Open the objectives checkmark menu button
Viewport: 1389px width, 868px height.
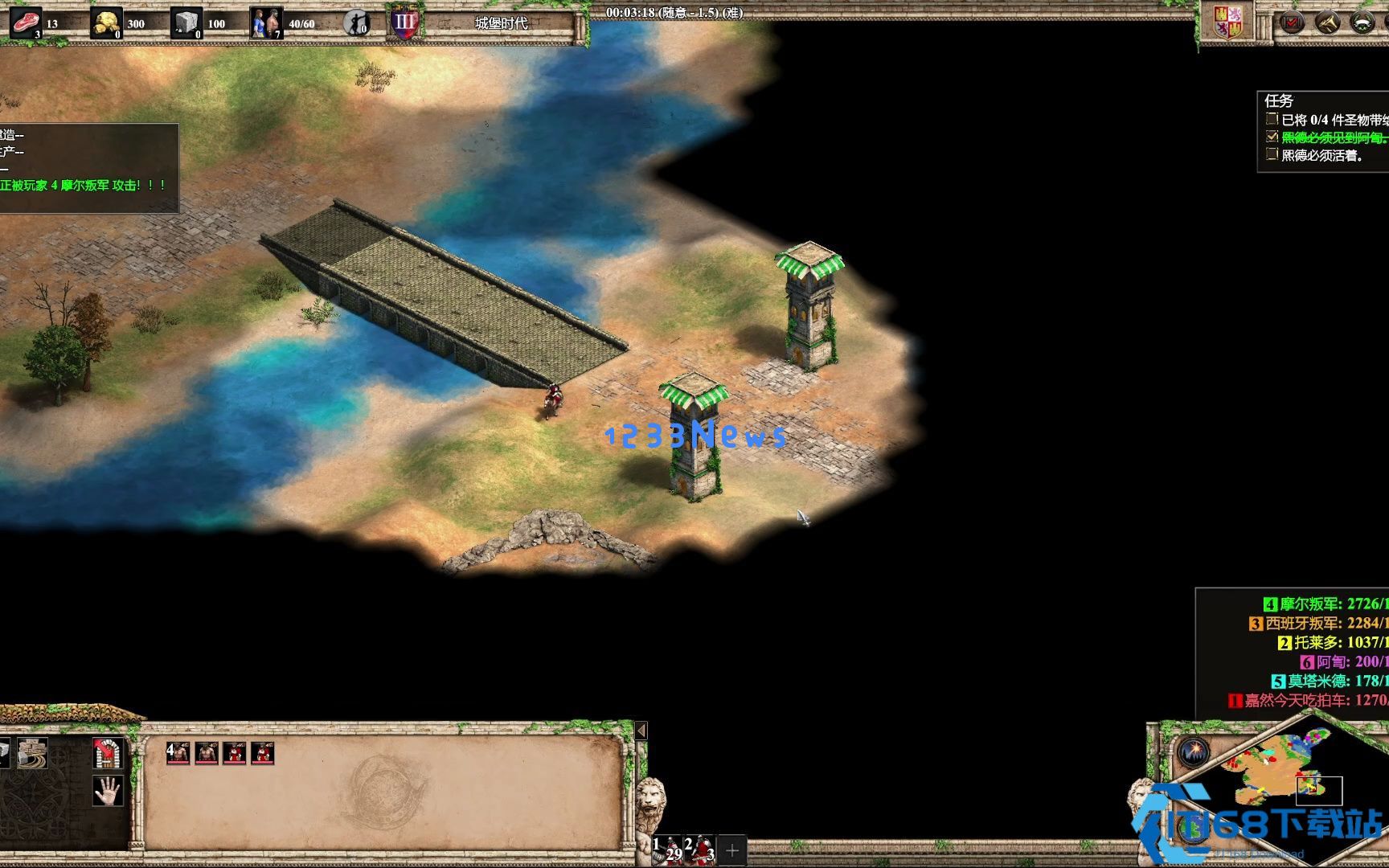1292,23
